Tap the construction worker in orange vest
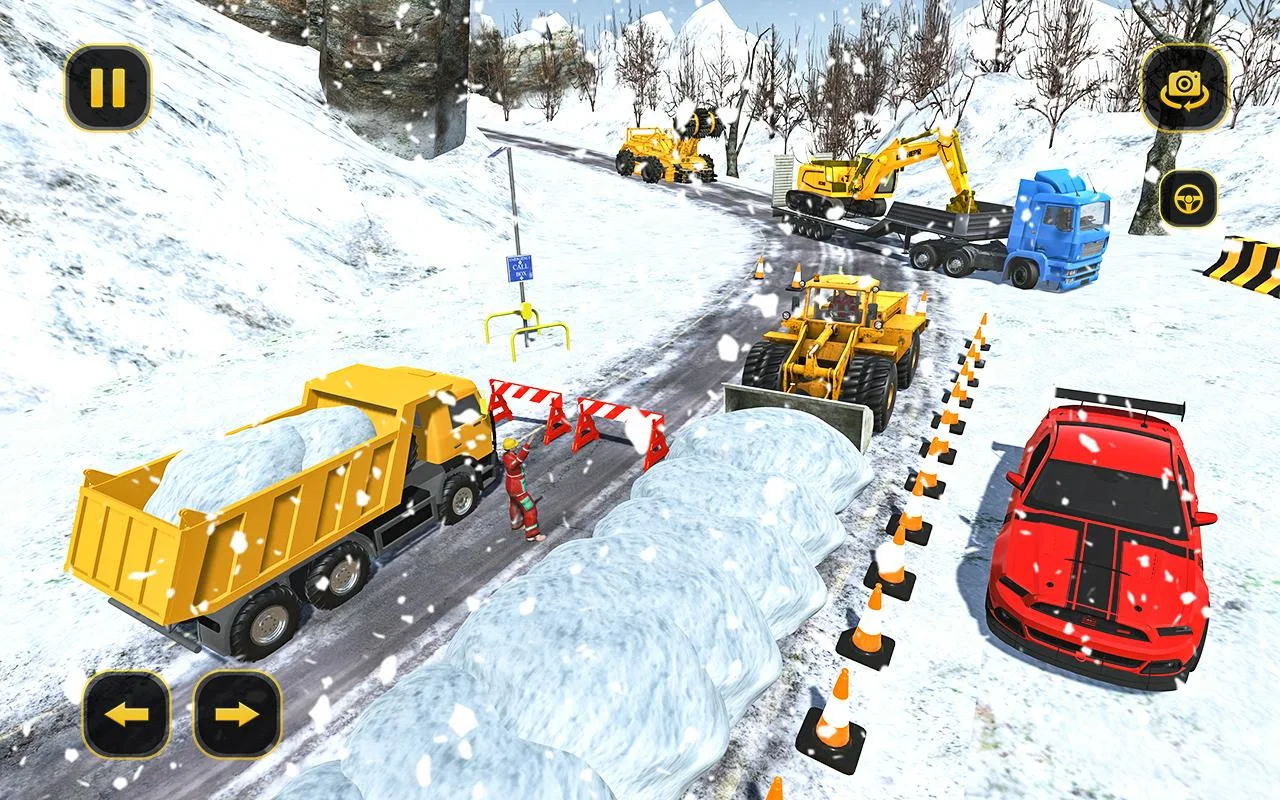1280x800 pixels. [523, 490]
